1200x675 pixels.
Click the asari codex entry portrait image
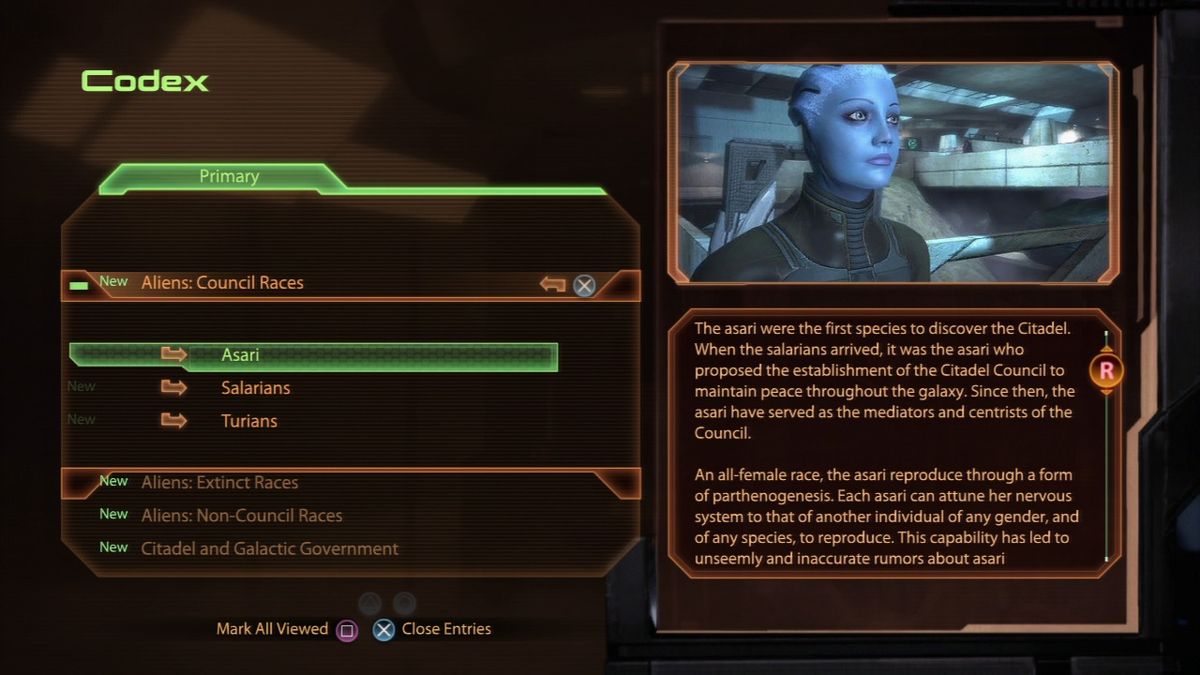(x=893, y=172)
